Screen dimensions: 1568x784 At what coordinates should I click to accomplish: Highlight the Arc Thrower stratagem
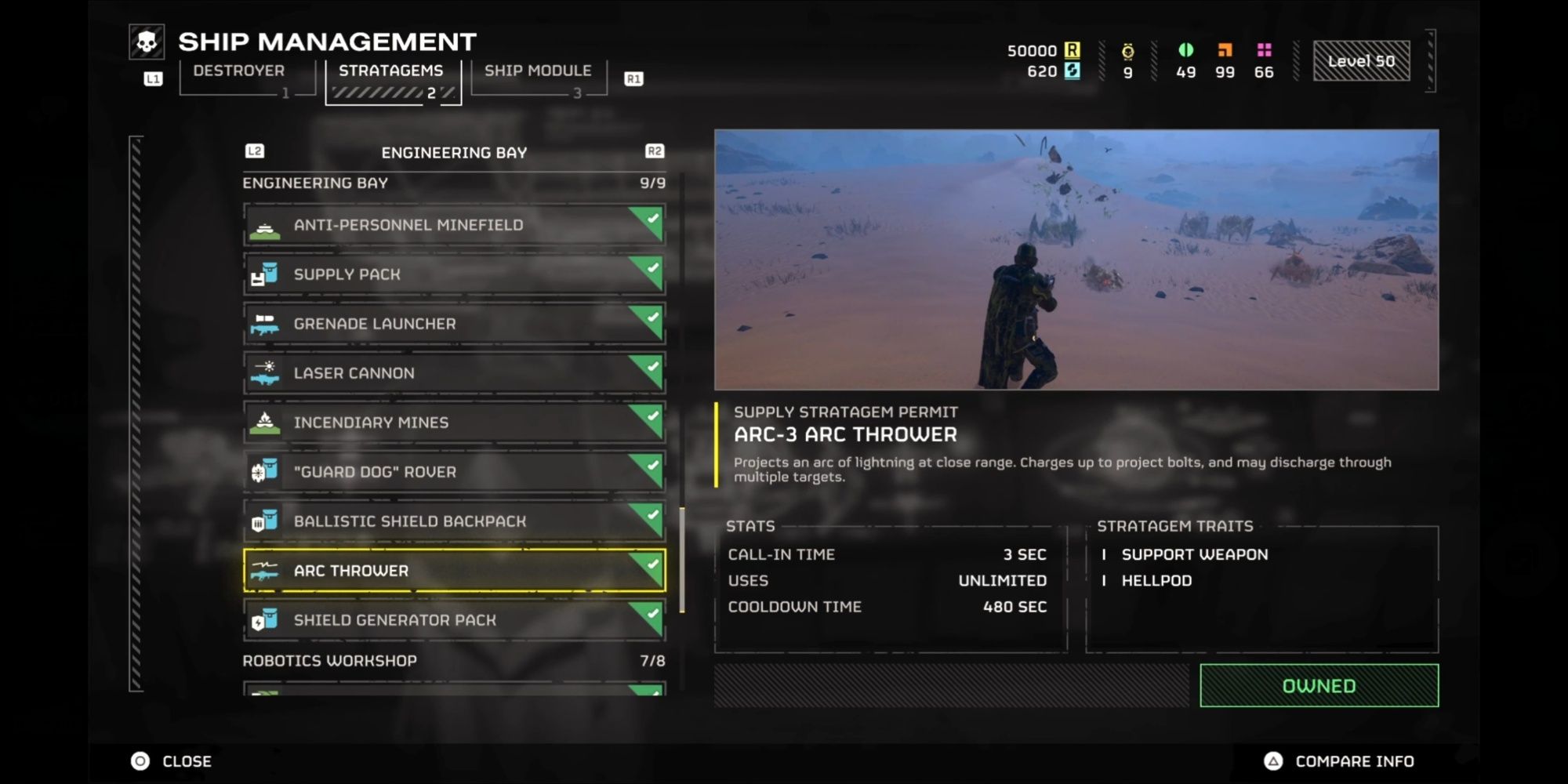point(454,571)
